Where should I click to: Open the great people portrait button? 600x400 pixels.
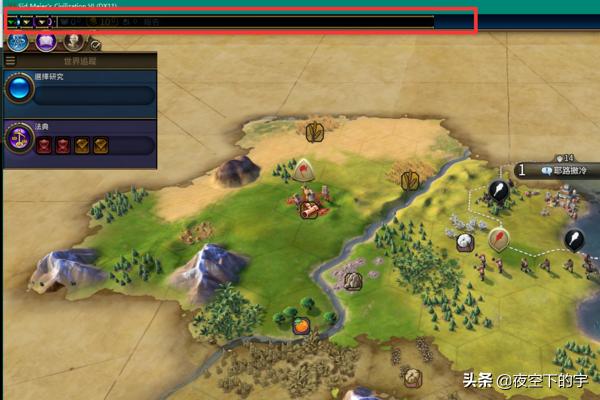(x=73, y=42)
